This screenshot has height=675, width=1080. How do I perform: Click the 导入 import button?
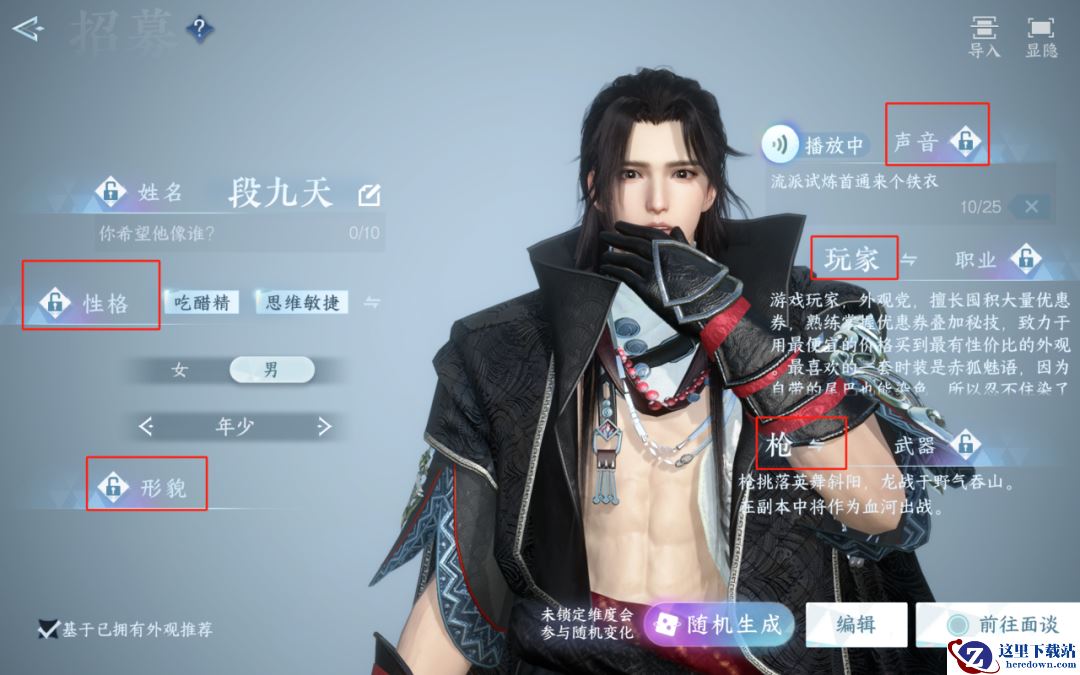984,36
